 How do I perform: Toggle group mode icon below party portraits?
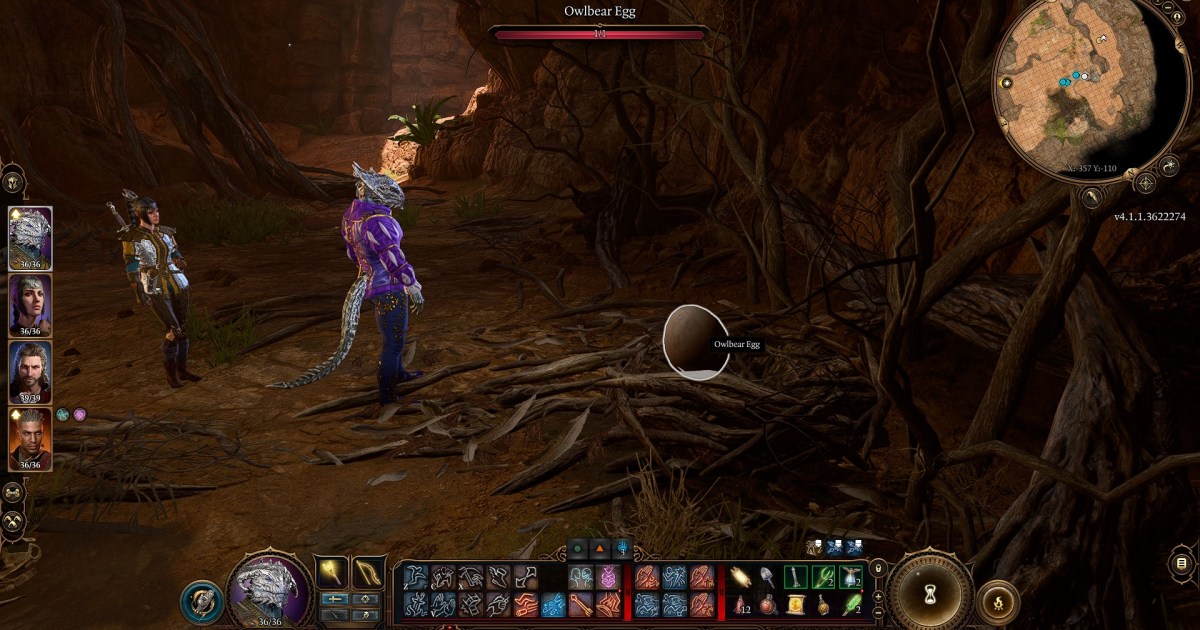14,493
